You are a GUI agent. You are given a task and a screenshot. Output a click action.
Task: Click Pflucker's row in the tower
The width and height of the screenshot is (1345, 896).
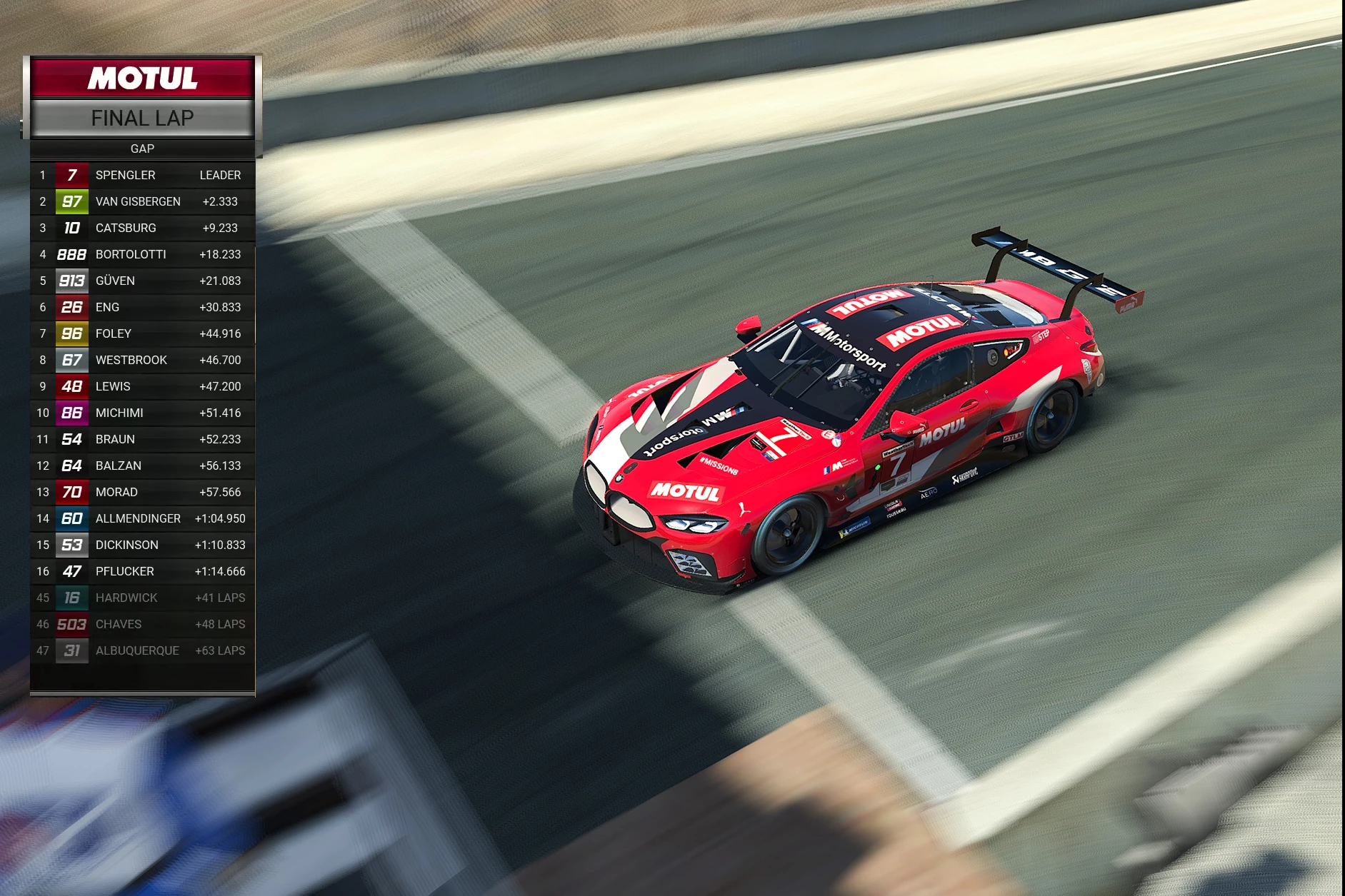(142, 571)
